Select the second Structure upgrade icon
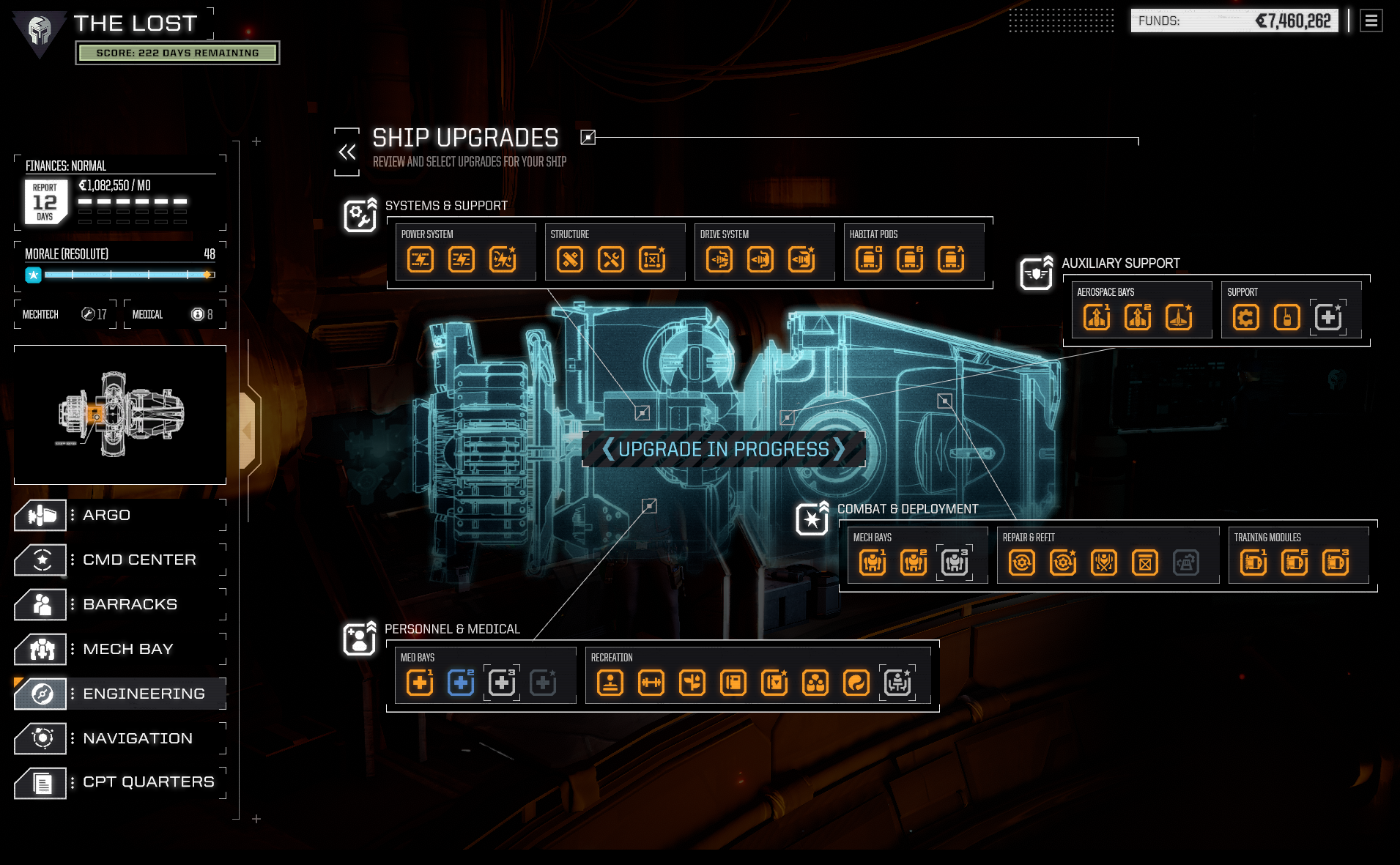The width and height of the screenshot is (1400, 865). (x=610, y=259)
